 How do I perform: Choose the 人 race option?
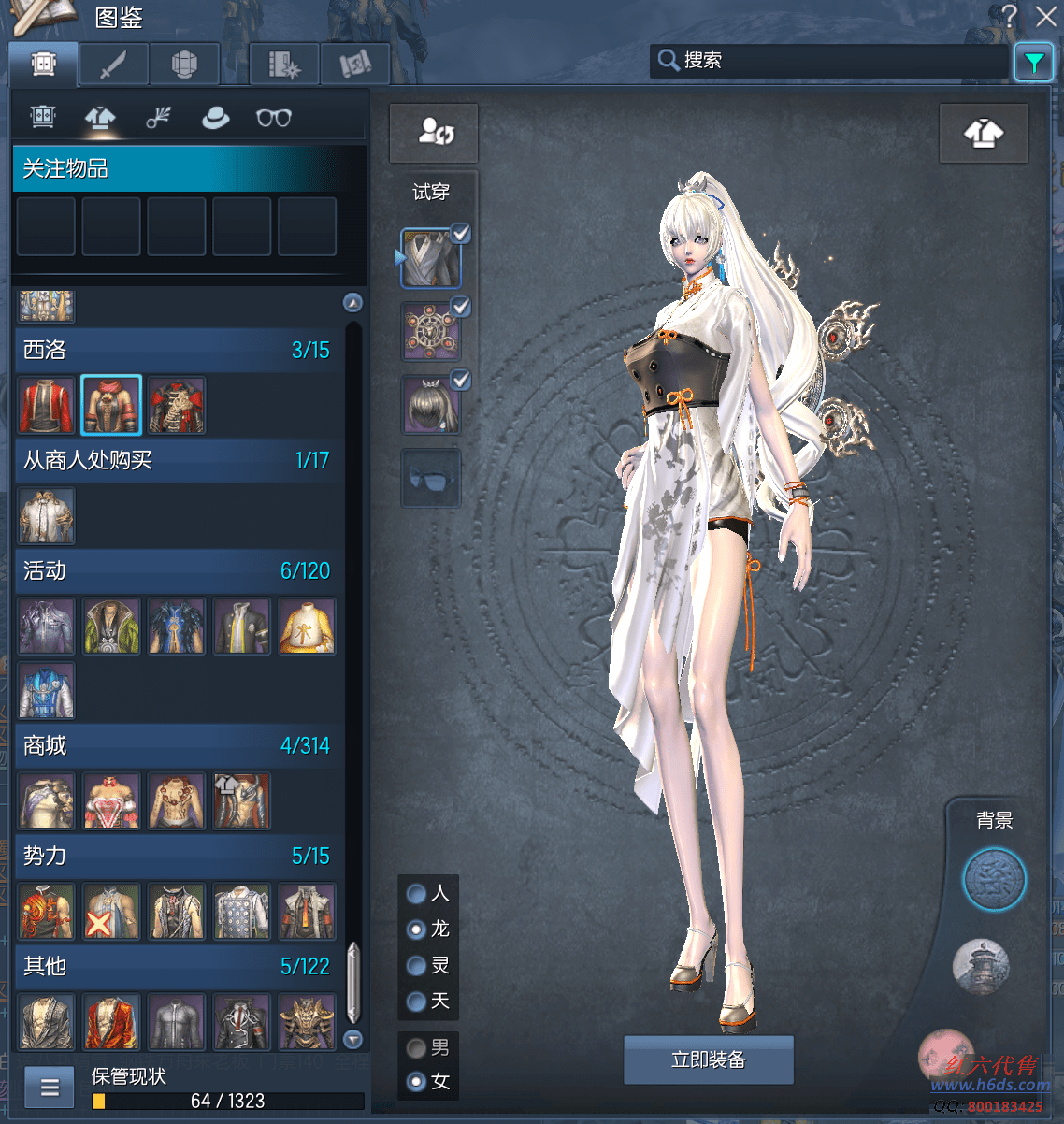[x=417, y=894]
